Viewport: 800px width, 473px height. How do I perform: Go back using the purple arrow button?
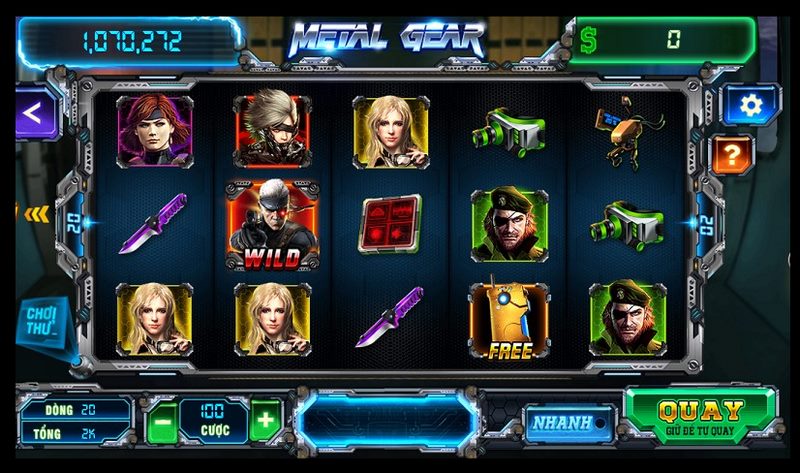(33, 112)
